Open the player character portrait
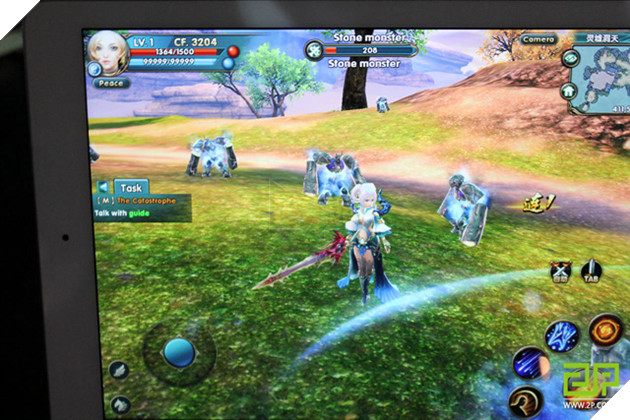The height and width of the screenshot is (420, 630). 106,50
